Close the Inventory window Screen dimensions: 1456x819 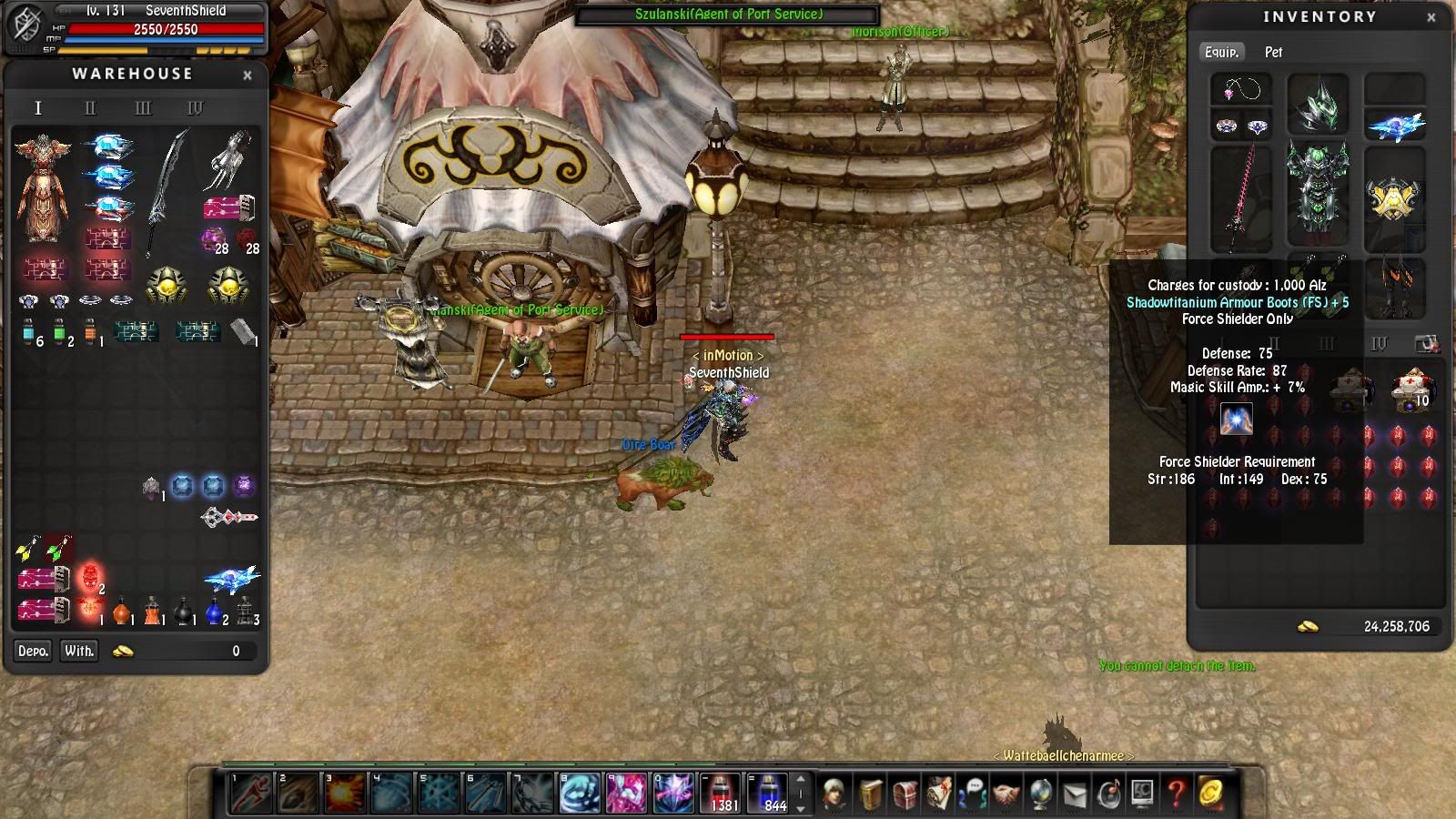click(1431, 17)
